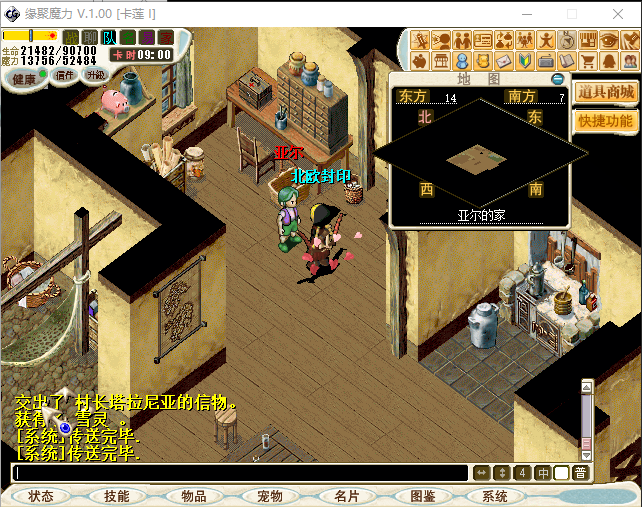Click the 道具商城 item mall button
This screenshot has height=507, width=642.
607,92
